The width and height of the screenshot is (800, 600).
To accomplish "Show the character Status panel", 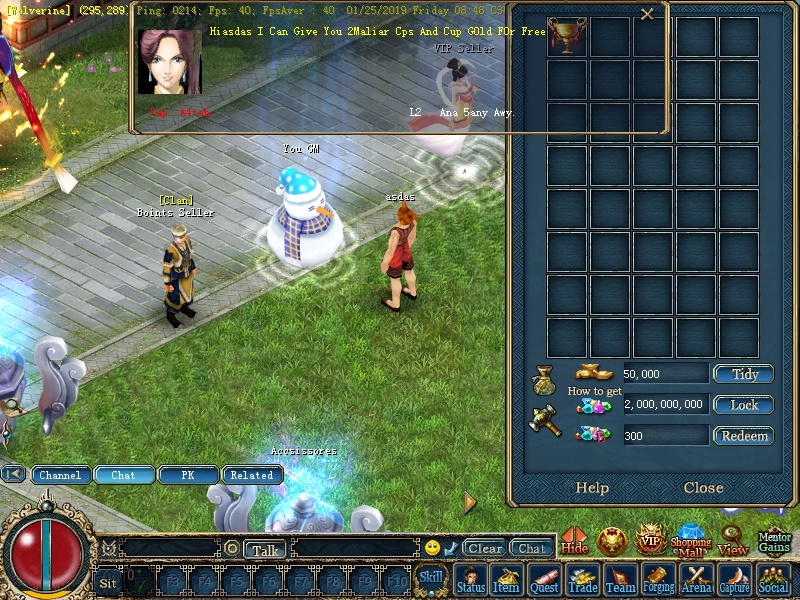I will 470,581.
